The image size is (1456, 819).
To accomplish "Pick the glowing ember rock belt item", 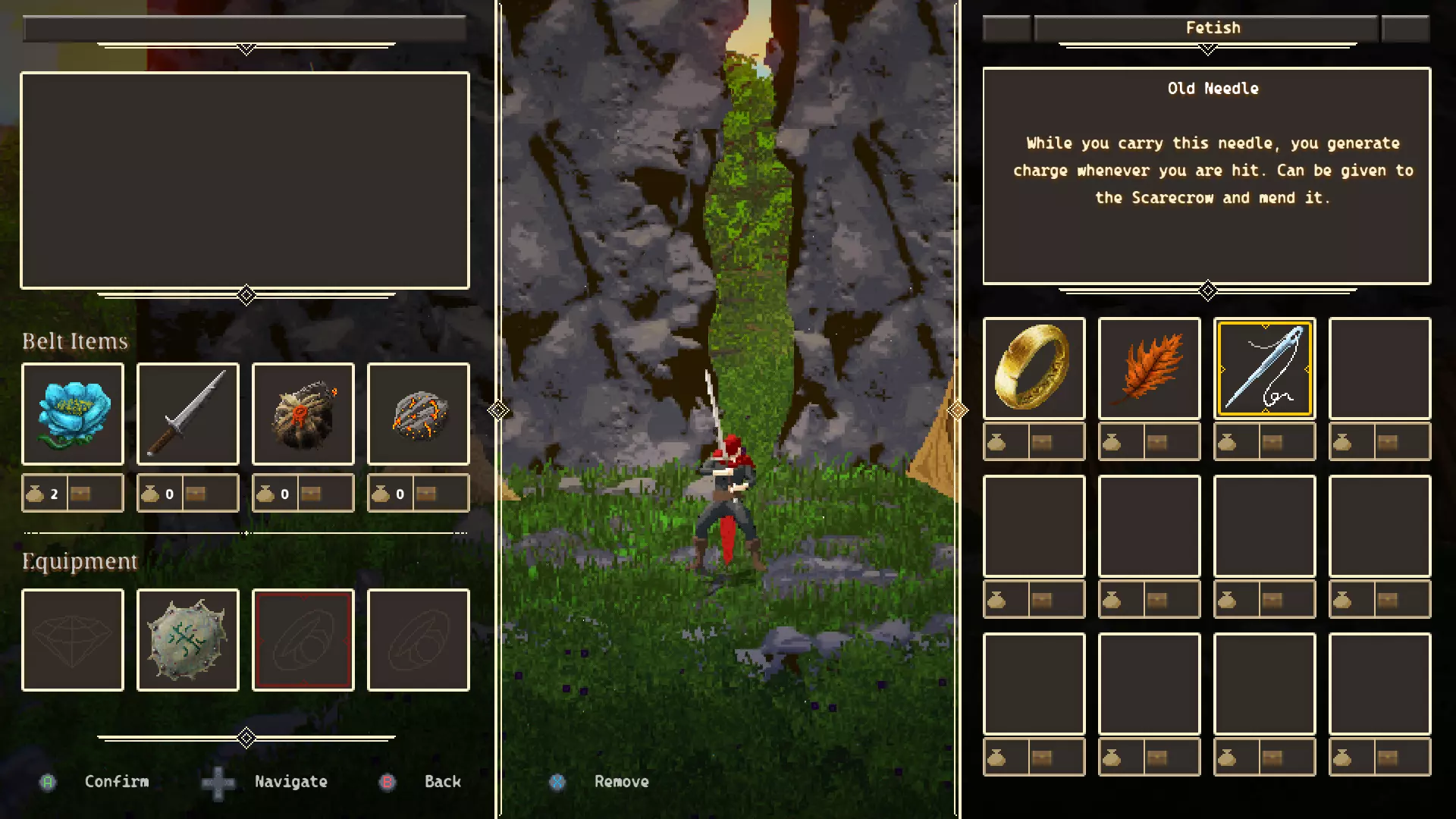I will (x=419, y=414).
